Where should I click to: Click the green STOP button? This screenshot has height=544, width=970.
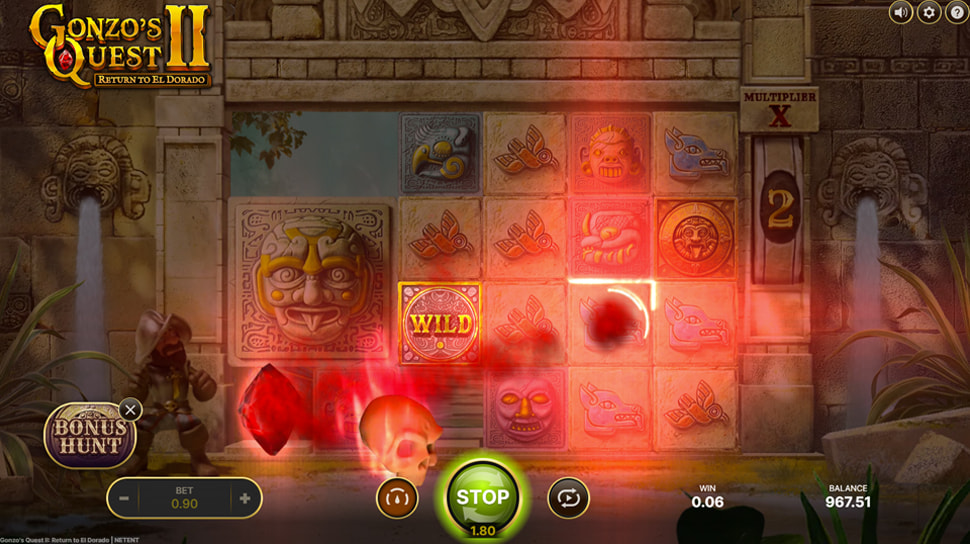(x=482, y=496)
